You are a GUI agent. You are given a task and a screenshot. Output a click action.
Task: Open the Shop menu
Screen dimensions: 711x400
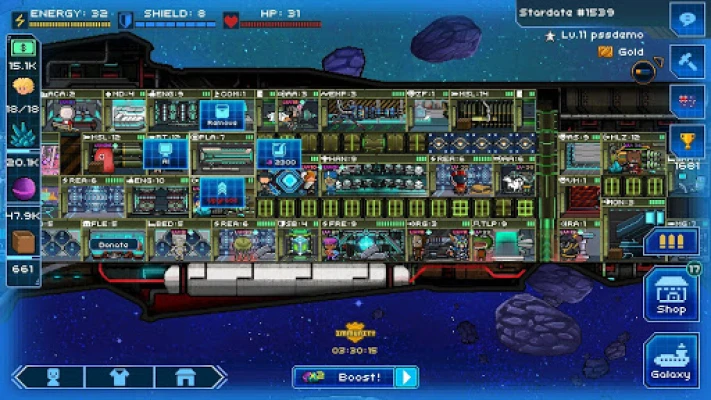(x=671, y=295)
